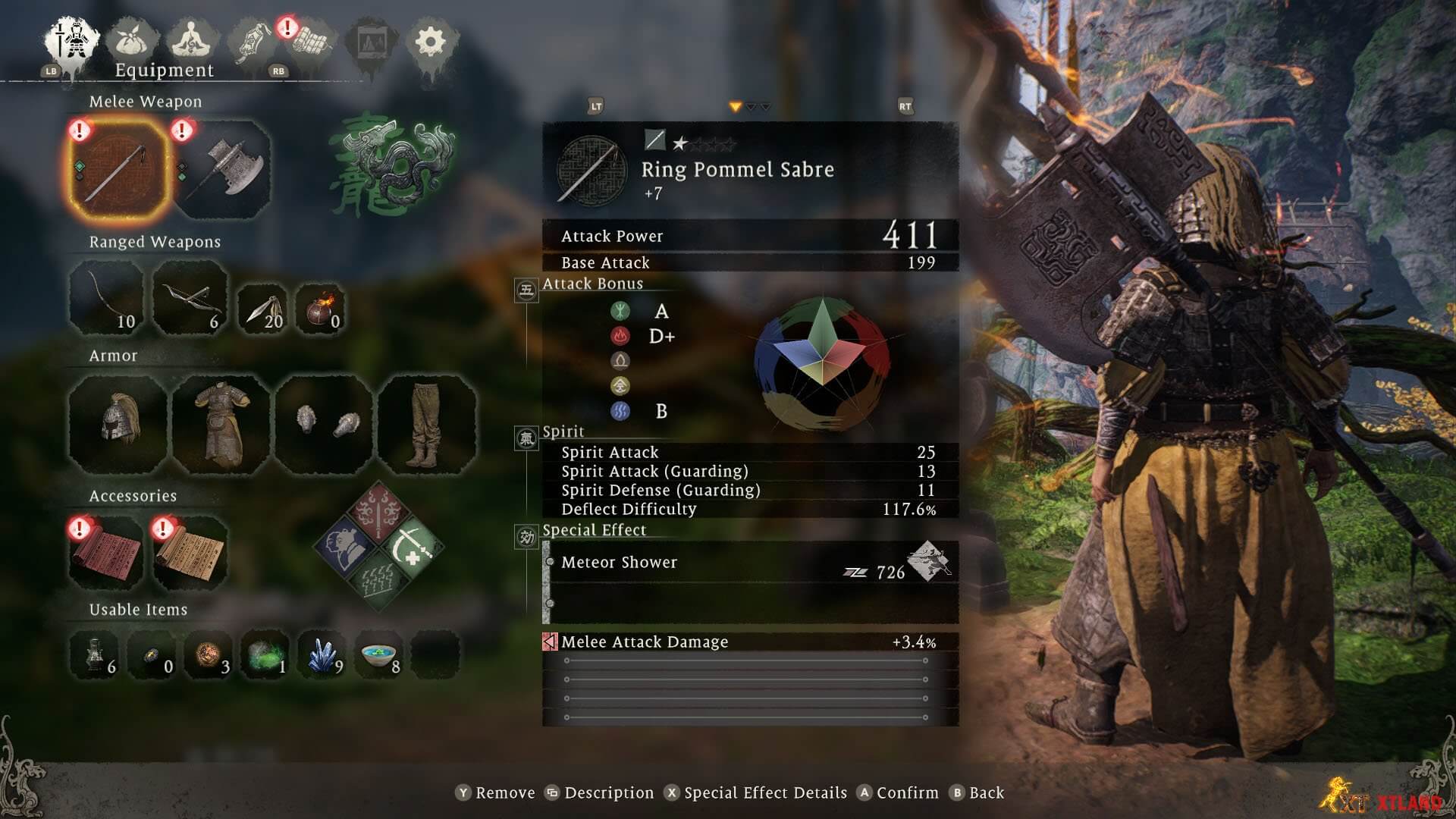
Task: Select the chest armor slot
Action: (222, 423)
